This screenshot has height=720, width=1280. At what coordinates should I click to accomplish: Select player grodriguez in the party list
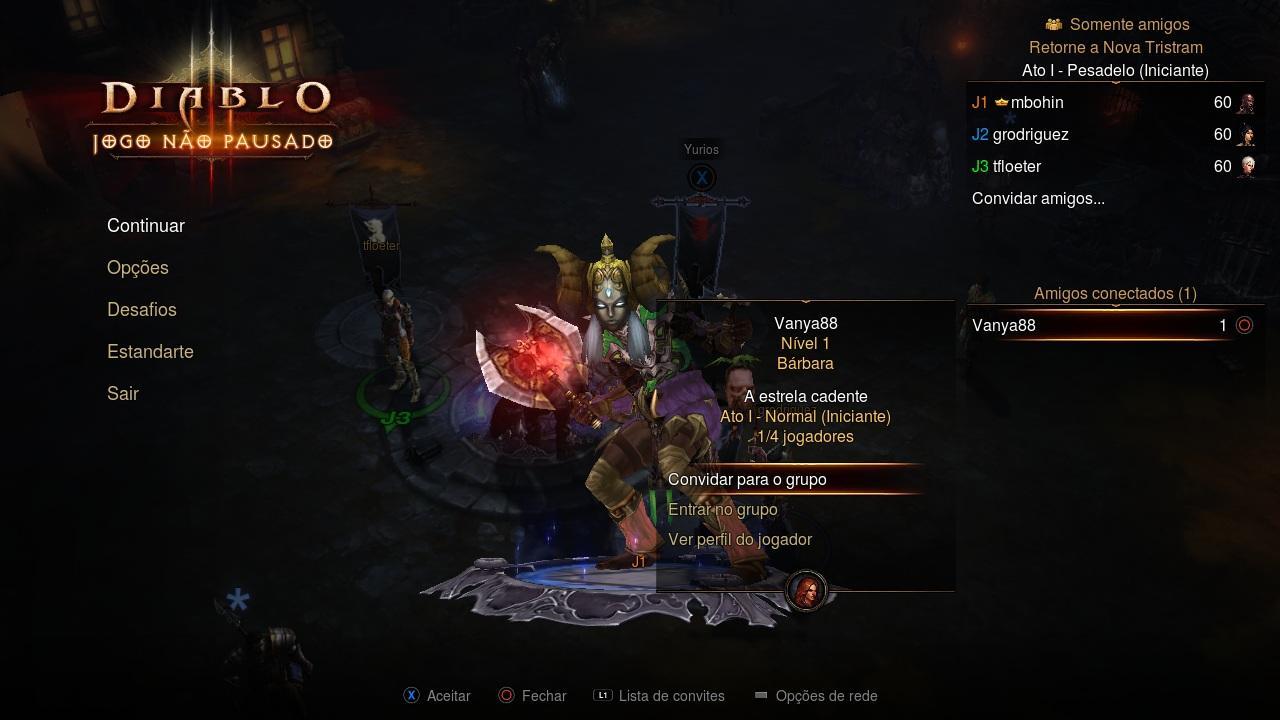coord(1030,135)
